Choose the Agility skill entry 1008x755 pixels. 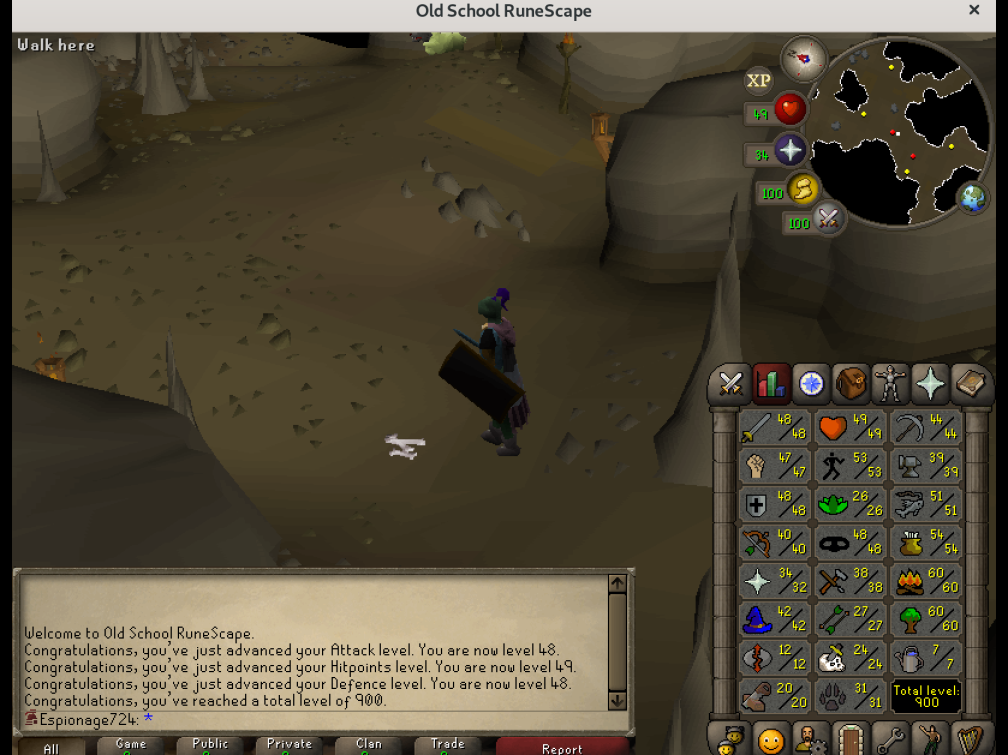[851, 466]
